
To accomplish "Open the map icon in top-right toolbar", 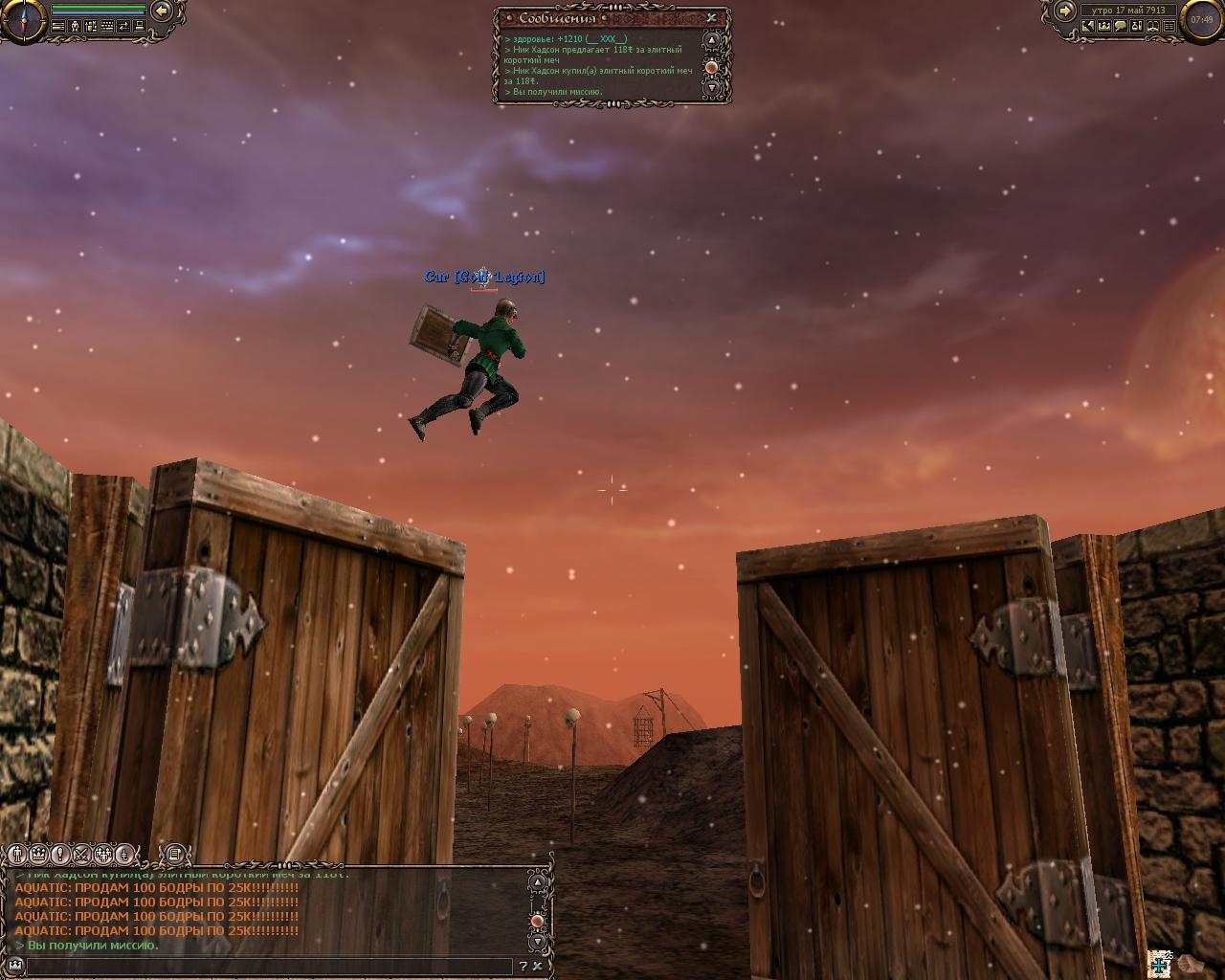I will pyautogui.click(x=1088, y=27).
